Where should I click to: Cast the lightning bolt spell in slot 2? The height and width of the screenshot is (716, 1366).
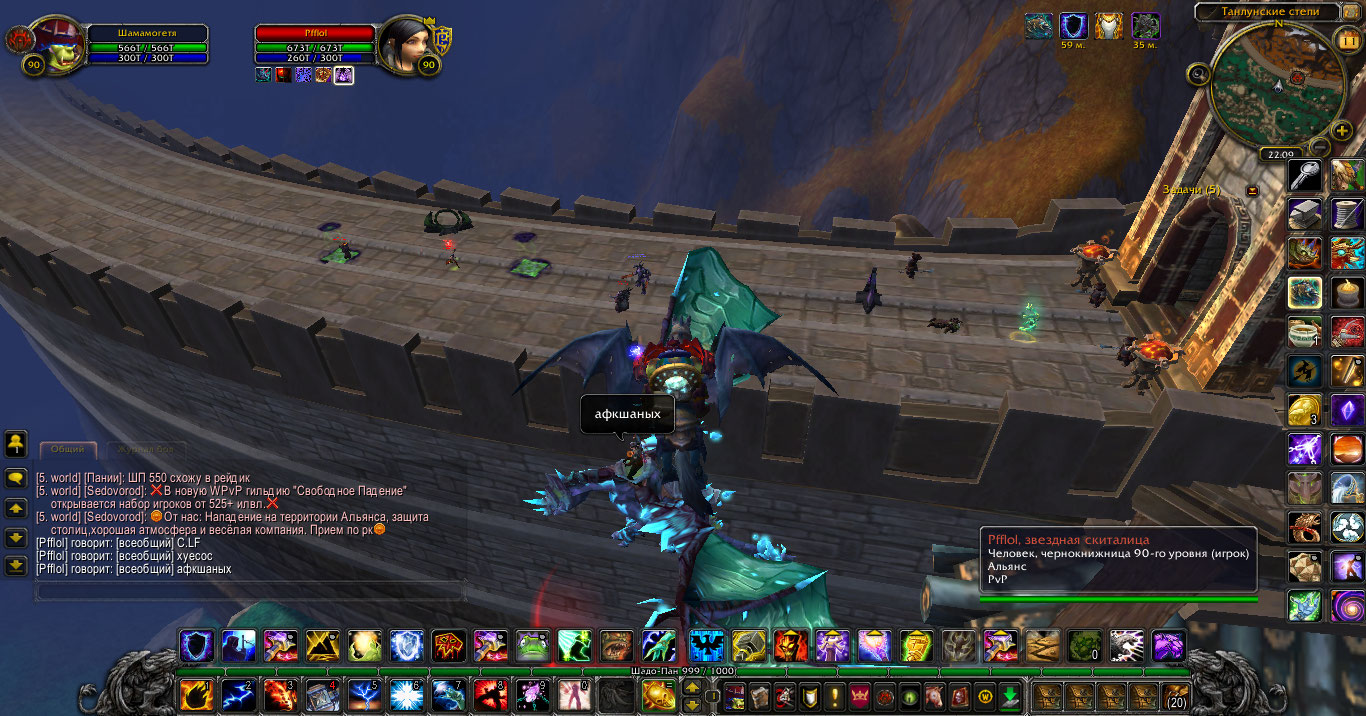coord(237,694)
